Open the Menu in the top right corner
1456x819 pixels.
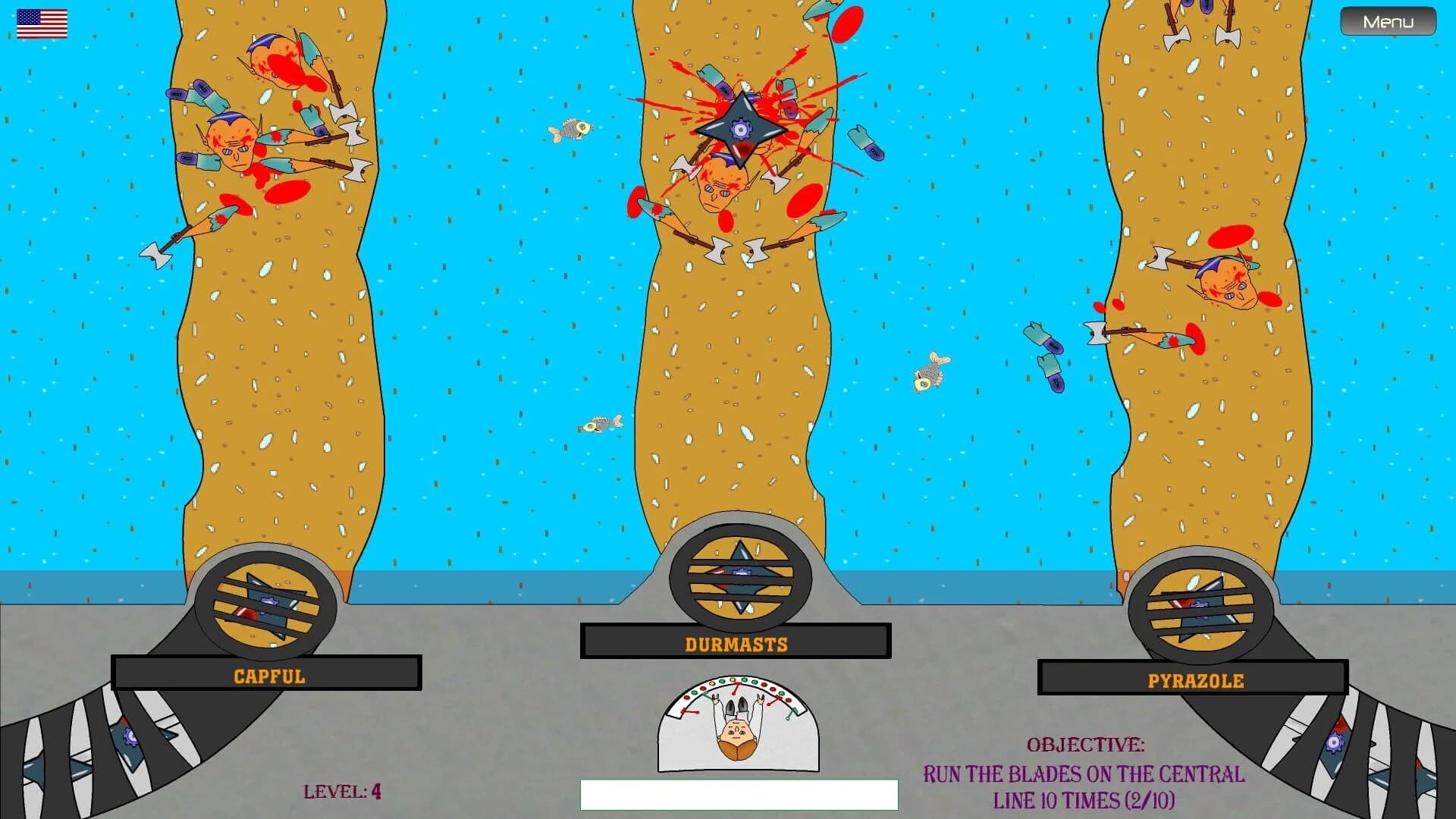click(x=1387, y=21)
